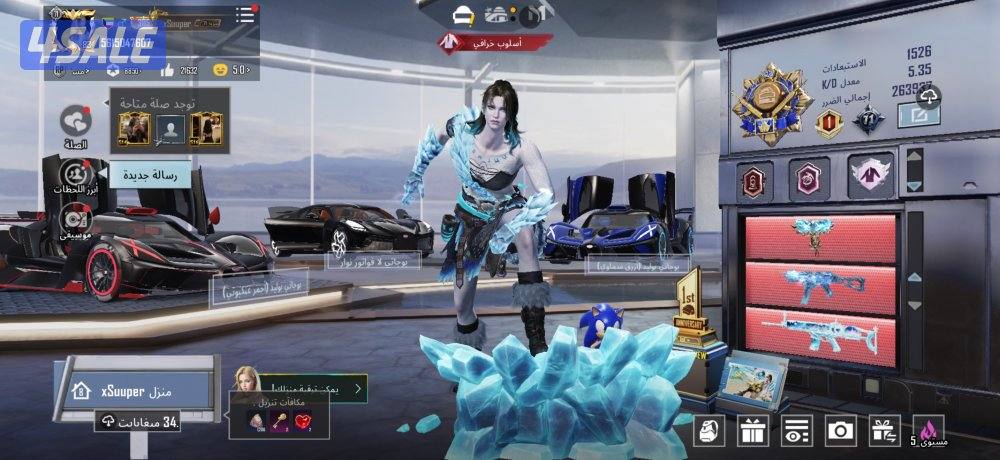
Task: Open the gift box icon
Action: point(752,430)
